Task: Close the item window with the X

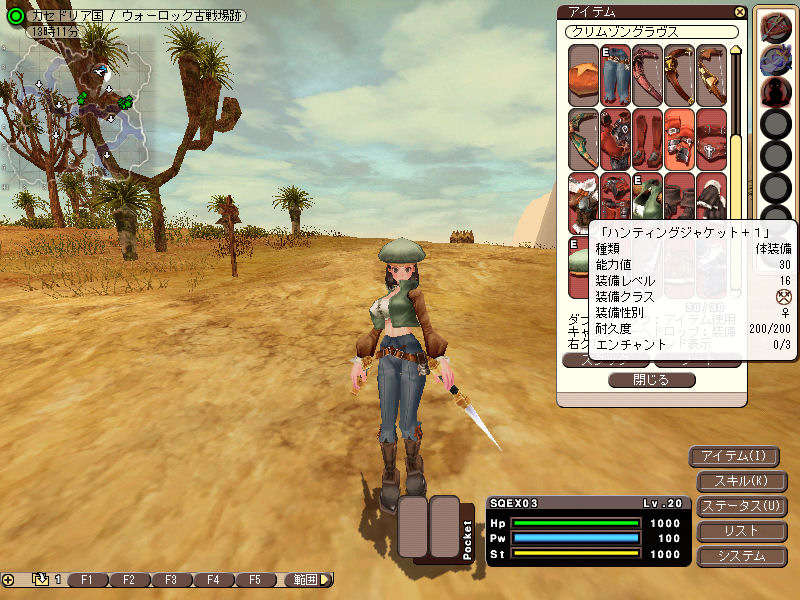Action: (x=739, y=12)
